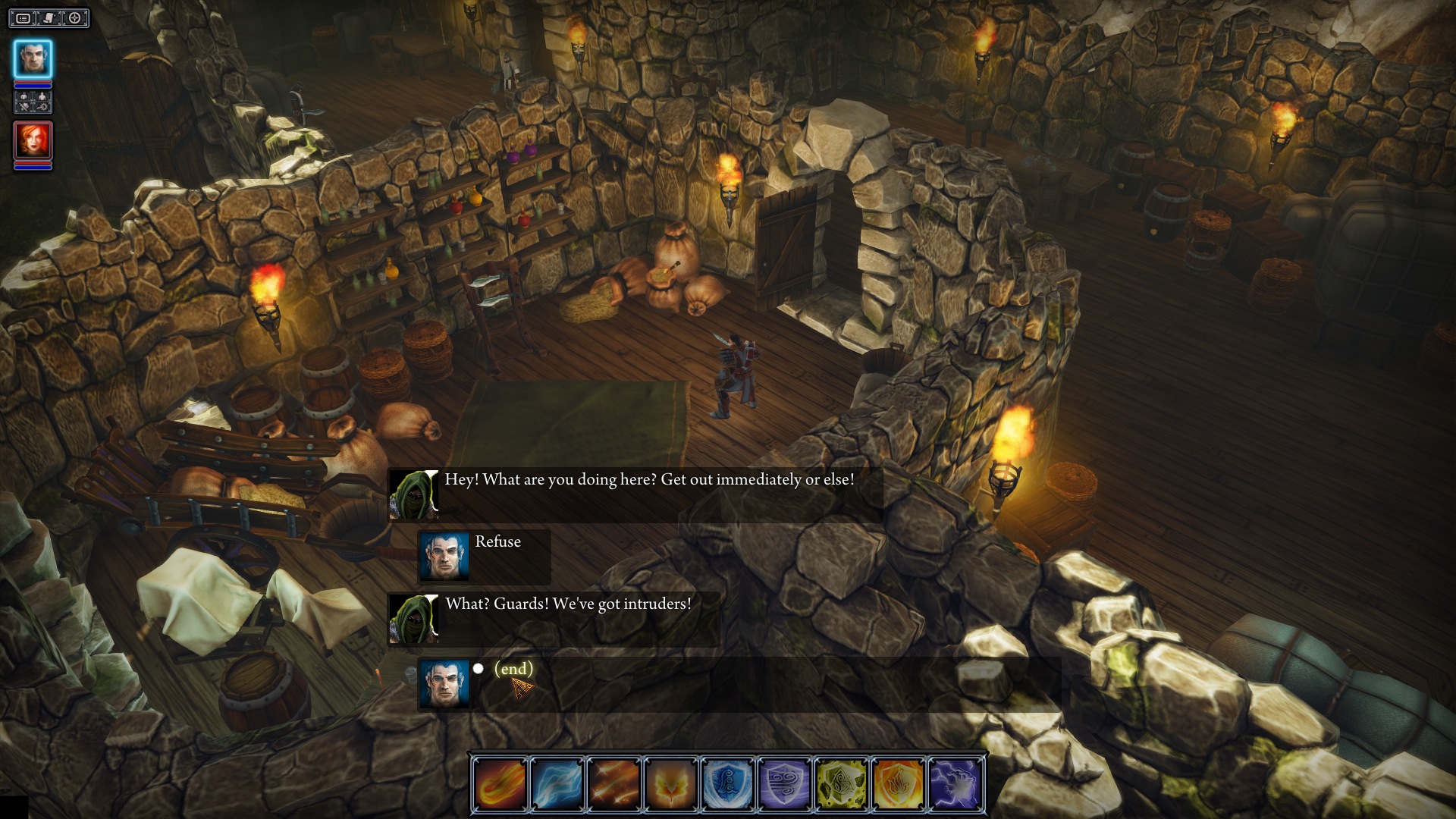Click the crossed-out sword hand icon
This screenshot has width=1456, height=819.
point(24,108)
